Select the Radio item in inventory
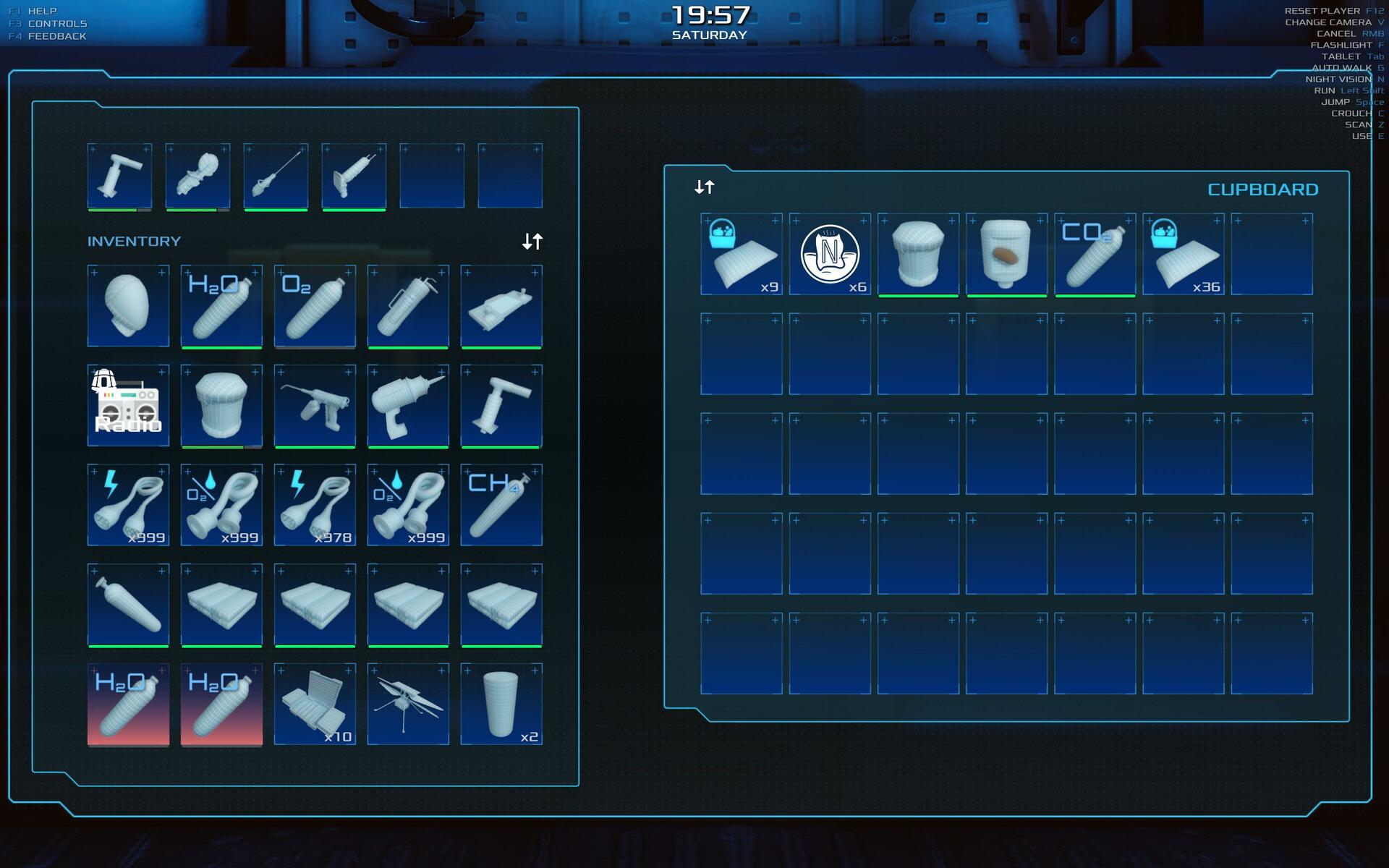This screenshot has height=868, width=1389. [128, 405]
